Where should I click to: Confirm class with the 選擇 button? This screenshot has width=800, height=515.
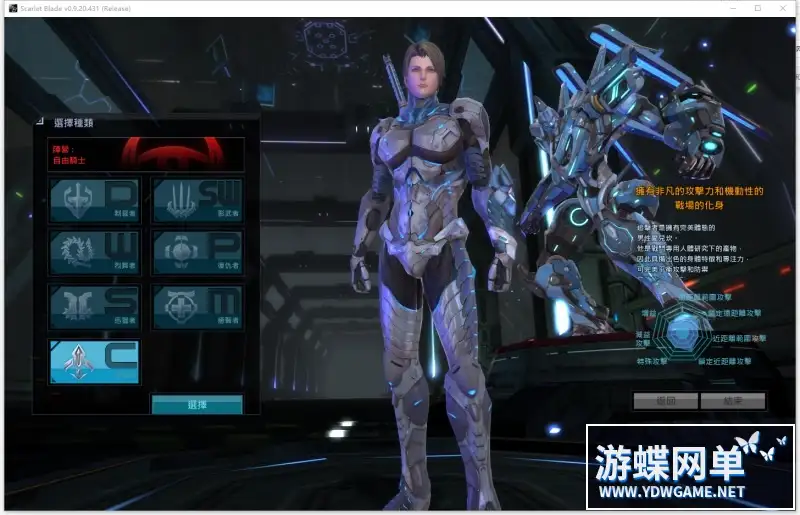(x=197, y=405)
